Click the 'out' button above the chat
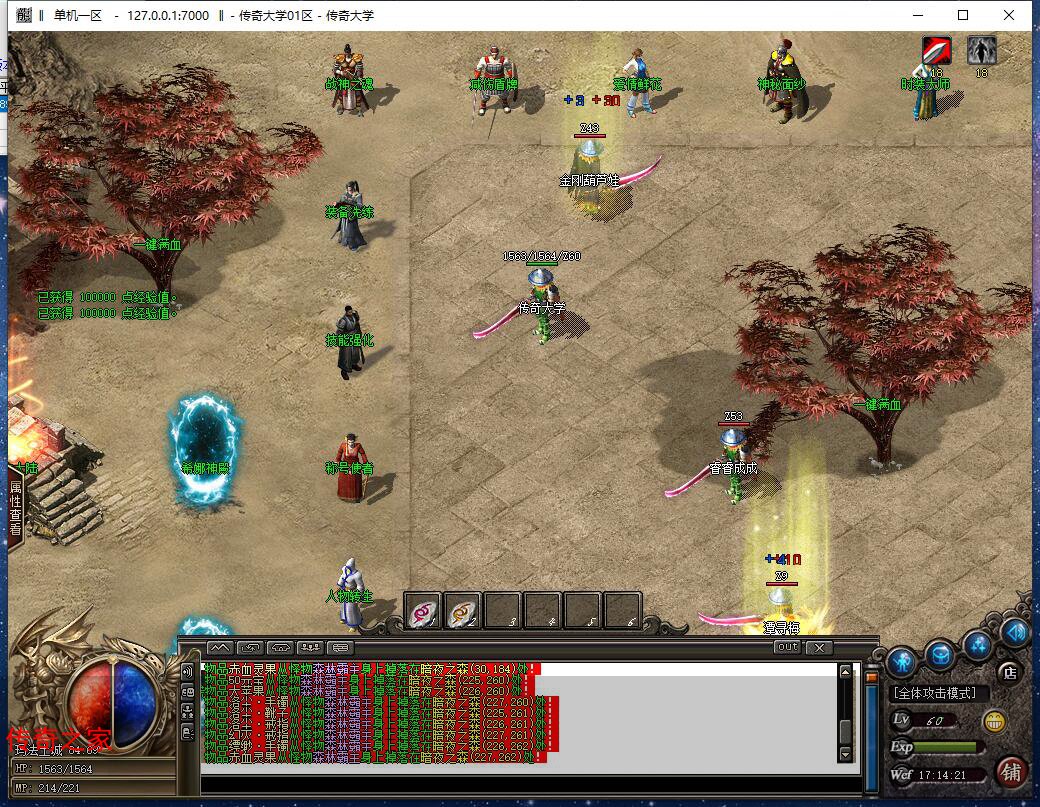 787,647
